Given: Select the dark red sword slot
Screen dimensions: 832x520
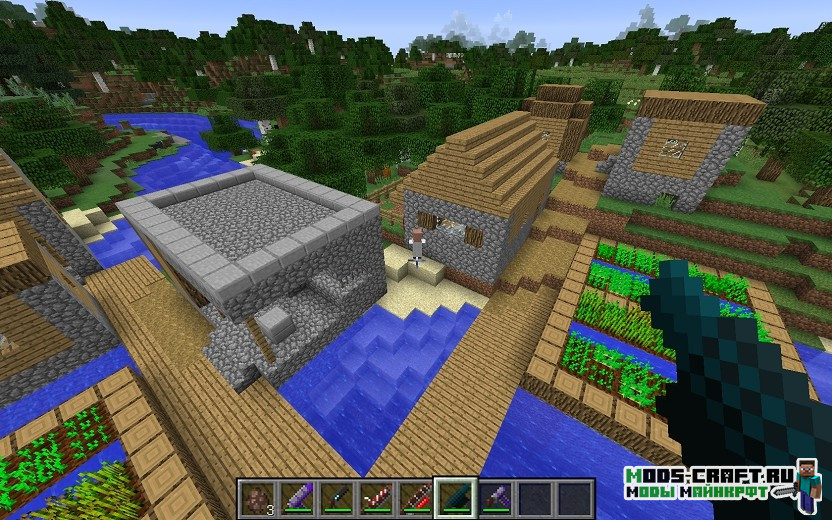Looking at the screenshot, I should point(414,498).
